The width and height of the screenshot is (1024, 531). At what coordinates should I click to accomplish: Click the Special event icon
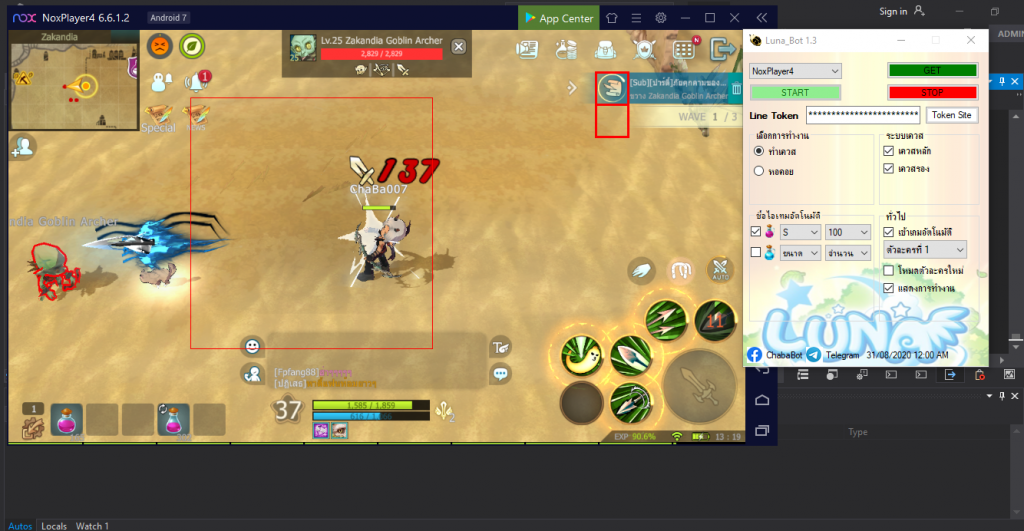click(158, 117)
